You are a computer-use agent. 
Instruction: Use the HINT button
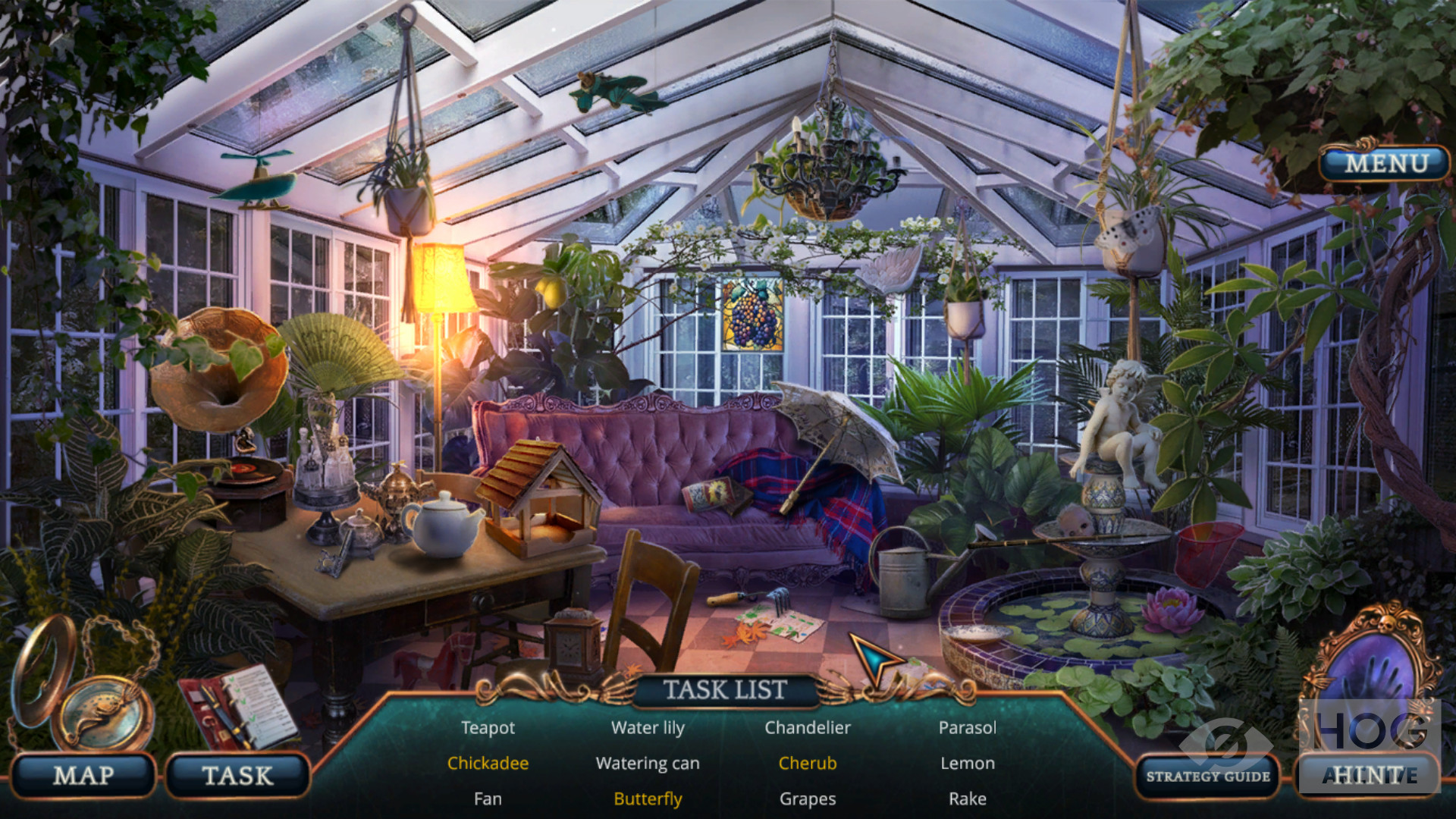(1369, 775)
